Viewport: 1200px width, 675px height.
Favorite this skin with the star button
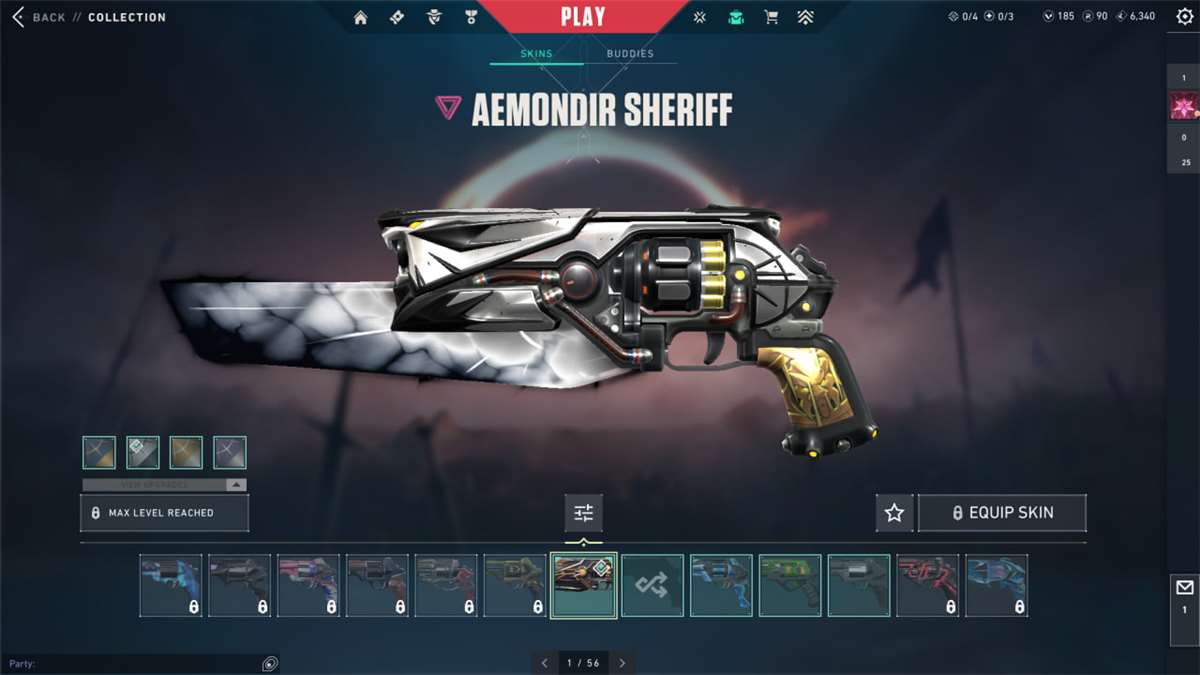coord(894,513)
